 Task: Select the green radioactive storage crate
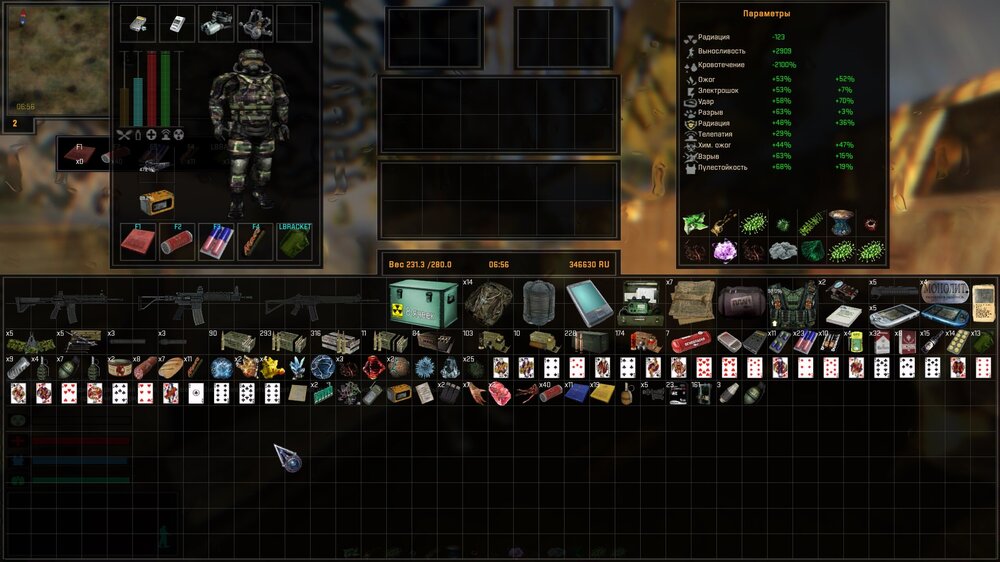[425, 302]
